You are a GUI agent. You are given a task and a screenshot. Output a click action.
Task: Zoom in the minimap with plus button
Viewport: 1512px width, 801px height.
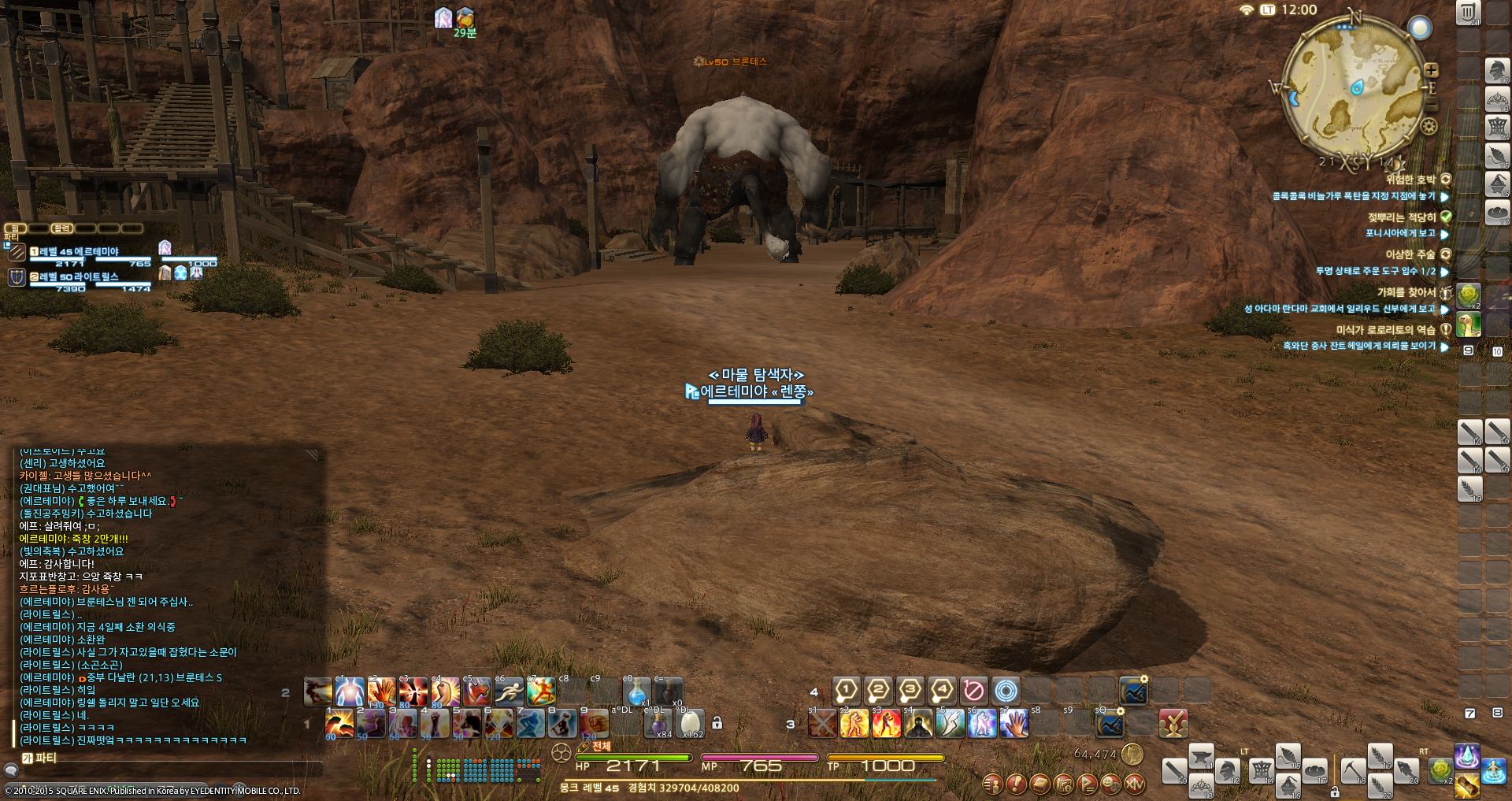coord(1431,70)
